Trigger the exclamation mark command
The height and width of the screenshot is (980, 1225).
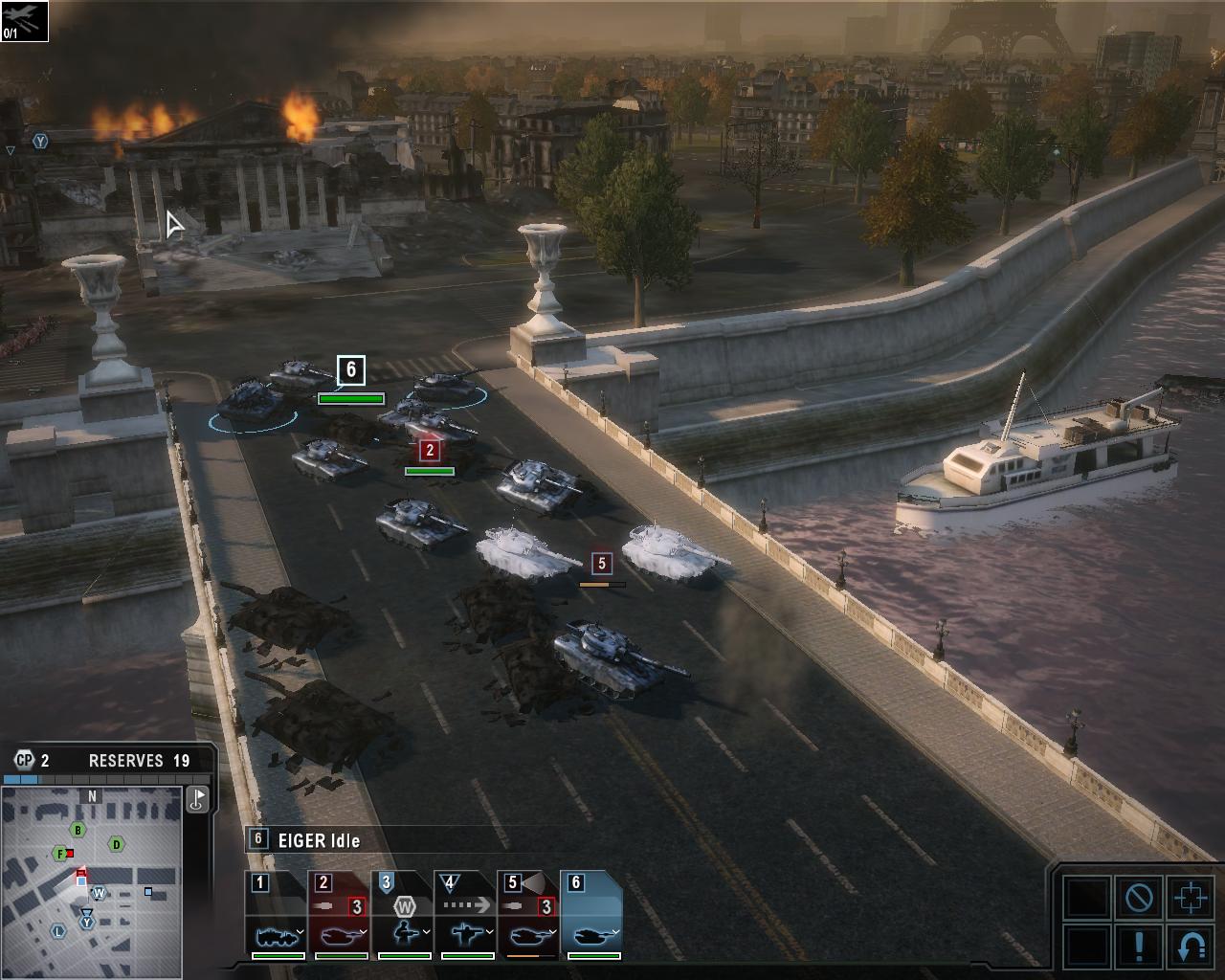(x=1139, y=946)
